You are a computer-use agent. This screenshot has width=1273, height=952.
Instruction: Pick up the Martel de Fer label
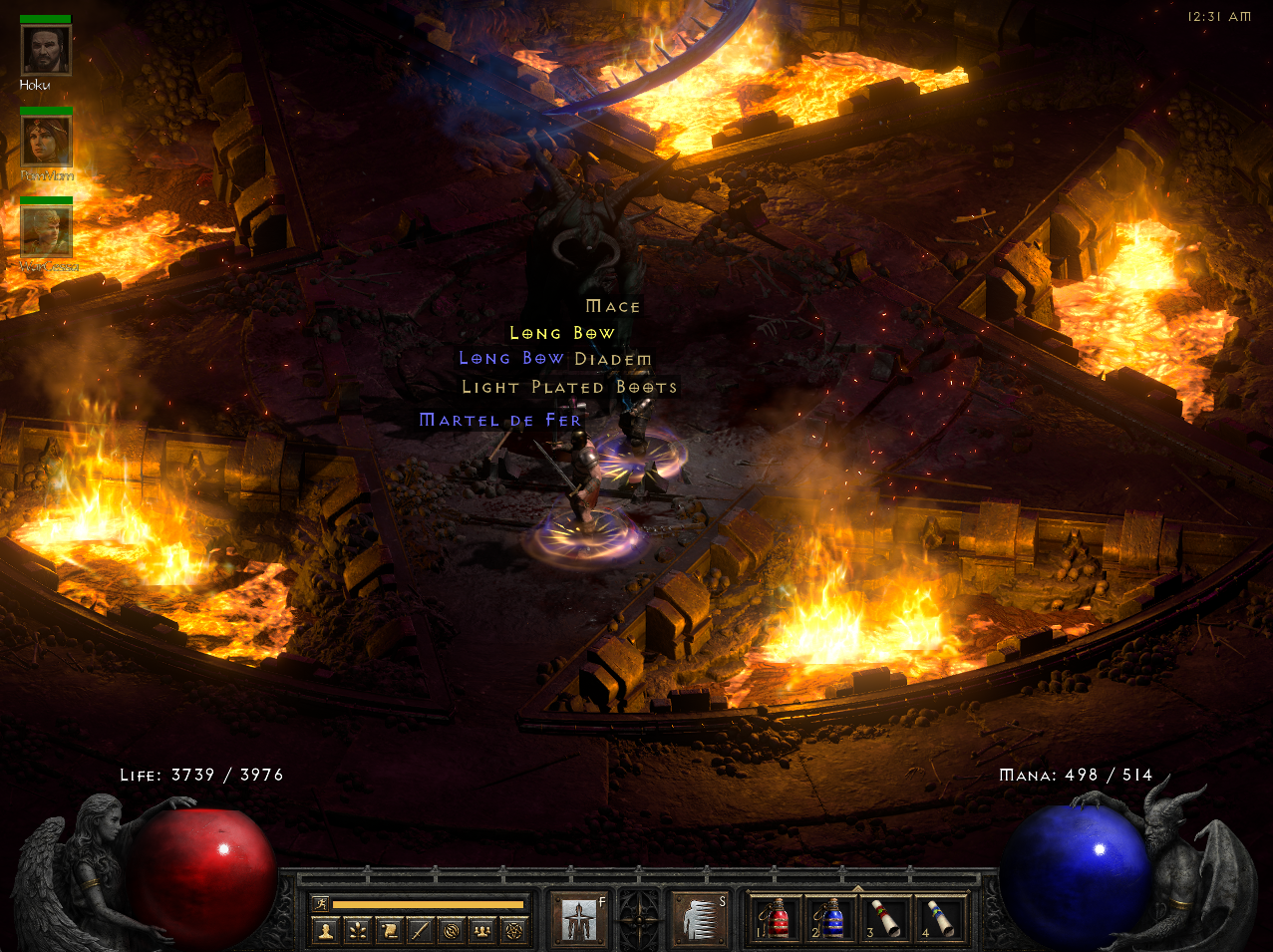click(500, 421)
